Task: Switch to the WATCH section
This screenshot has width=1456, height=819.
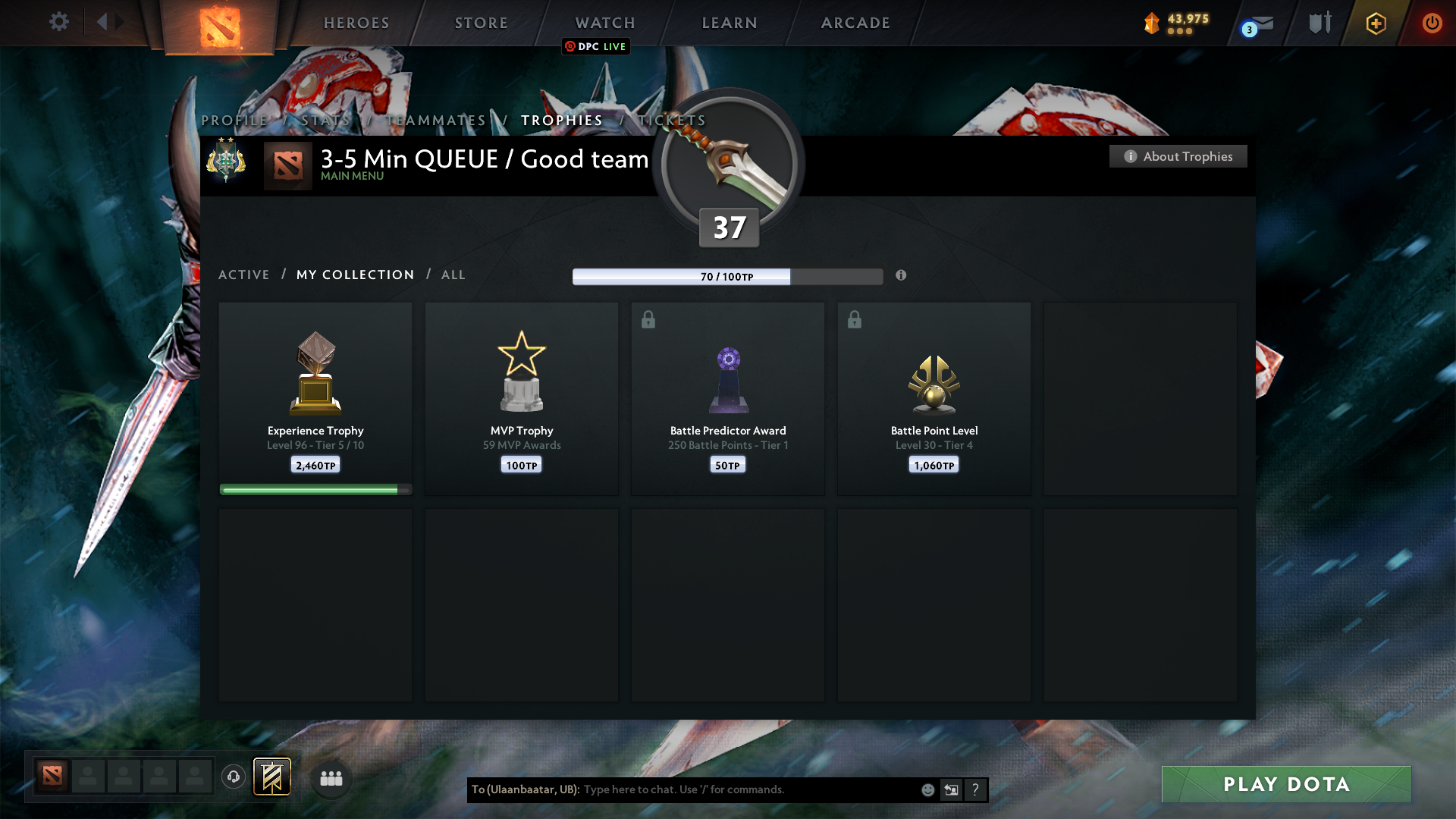Action: pos(604,23)
